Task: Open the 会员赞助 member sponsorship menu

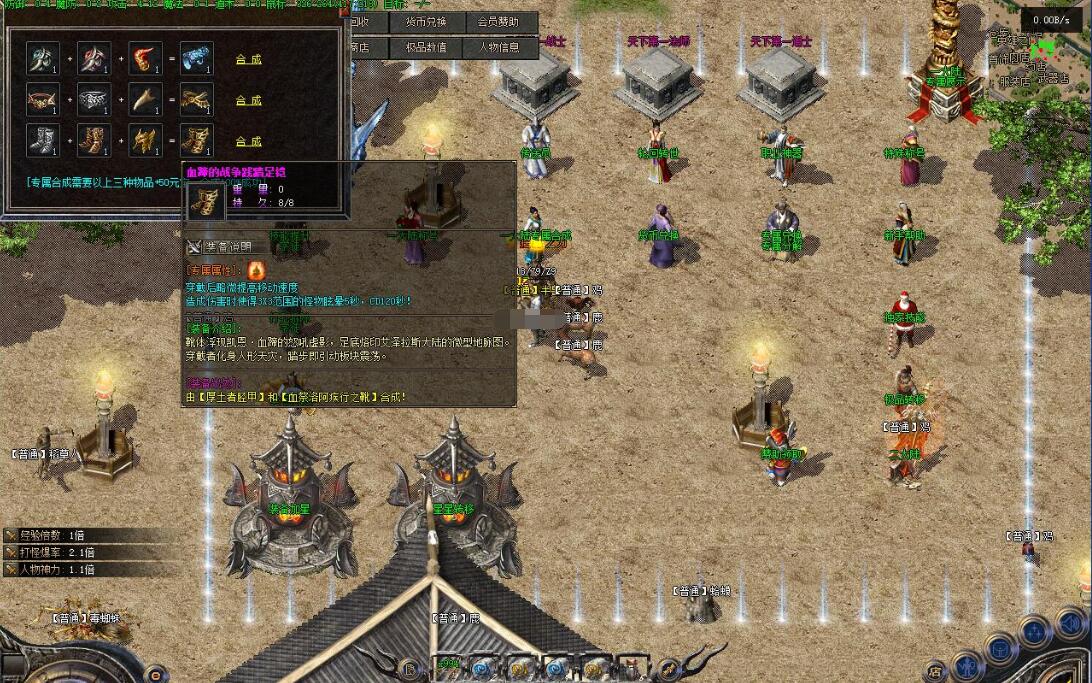Action: 498,22
